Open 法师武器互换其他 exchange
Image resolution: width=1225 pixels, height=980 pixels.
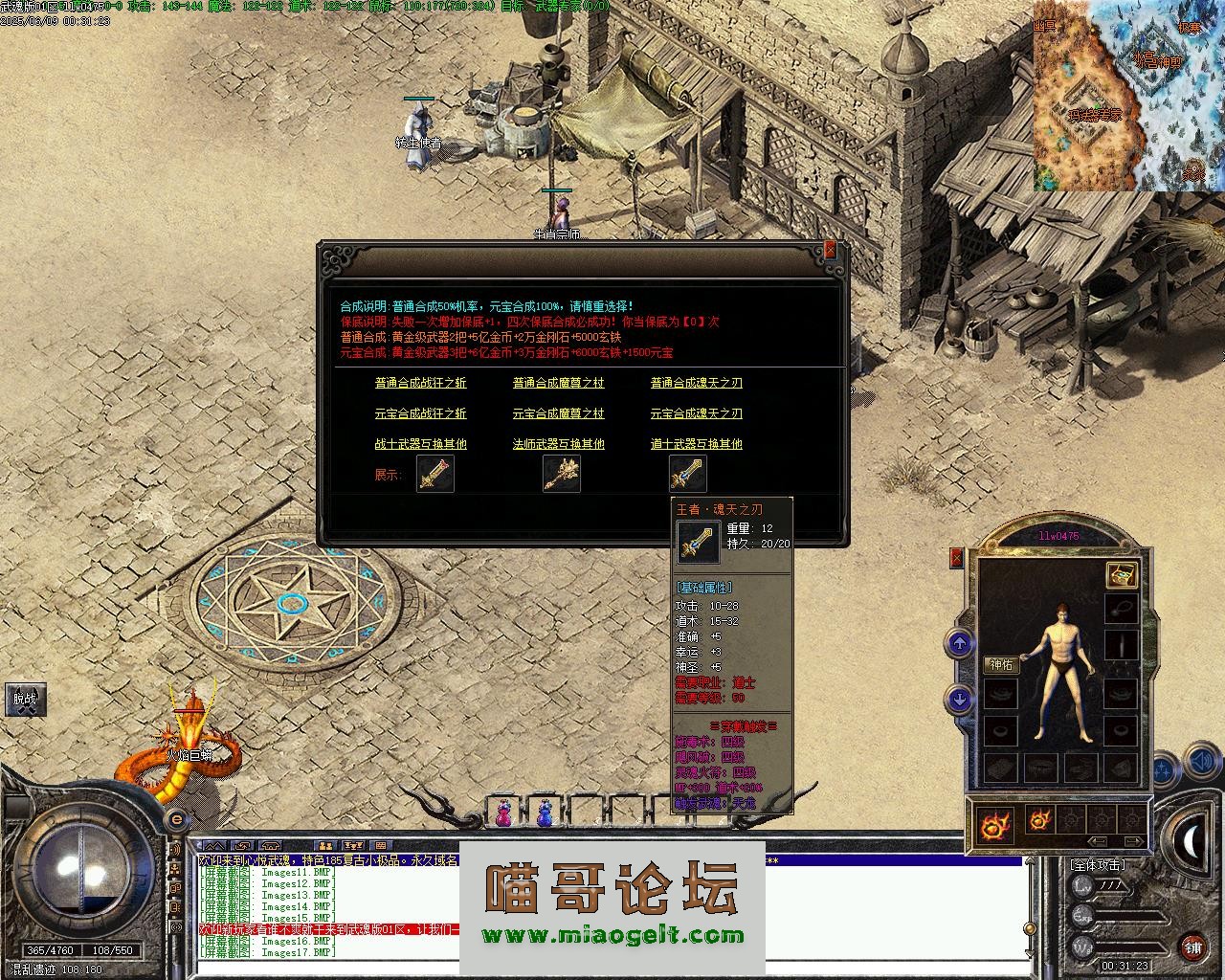(x=558, y=444)
